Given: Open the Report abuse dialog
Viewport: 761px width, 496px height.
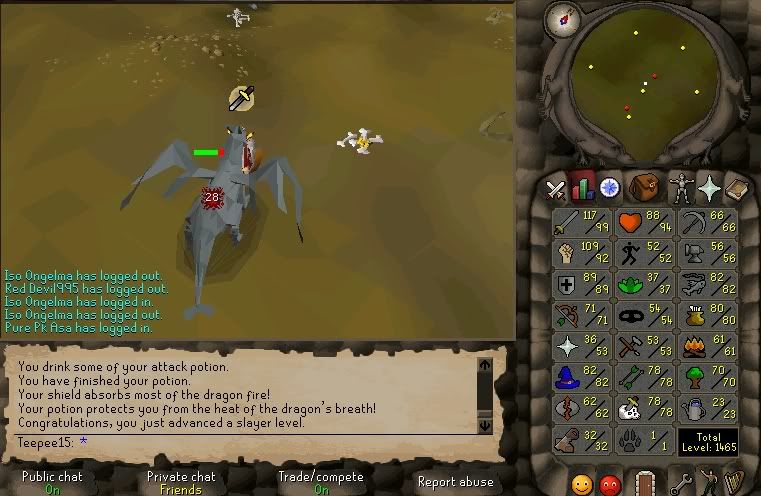Looking at the screenshot, I should (455, 482).
